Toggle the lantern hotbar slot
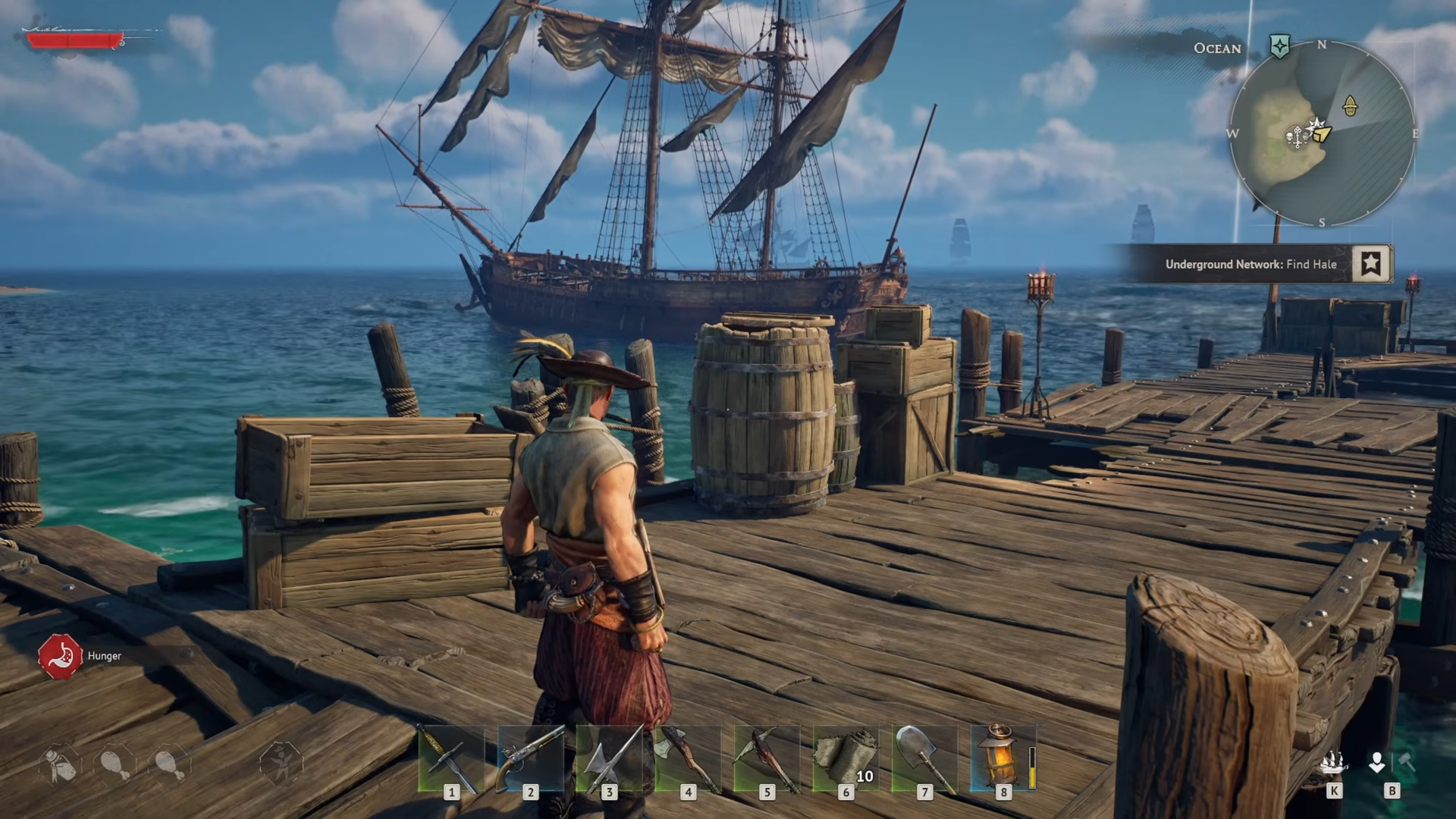This screenshot has width=1456, height=819. click(x=1001, y=758)
